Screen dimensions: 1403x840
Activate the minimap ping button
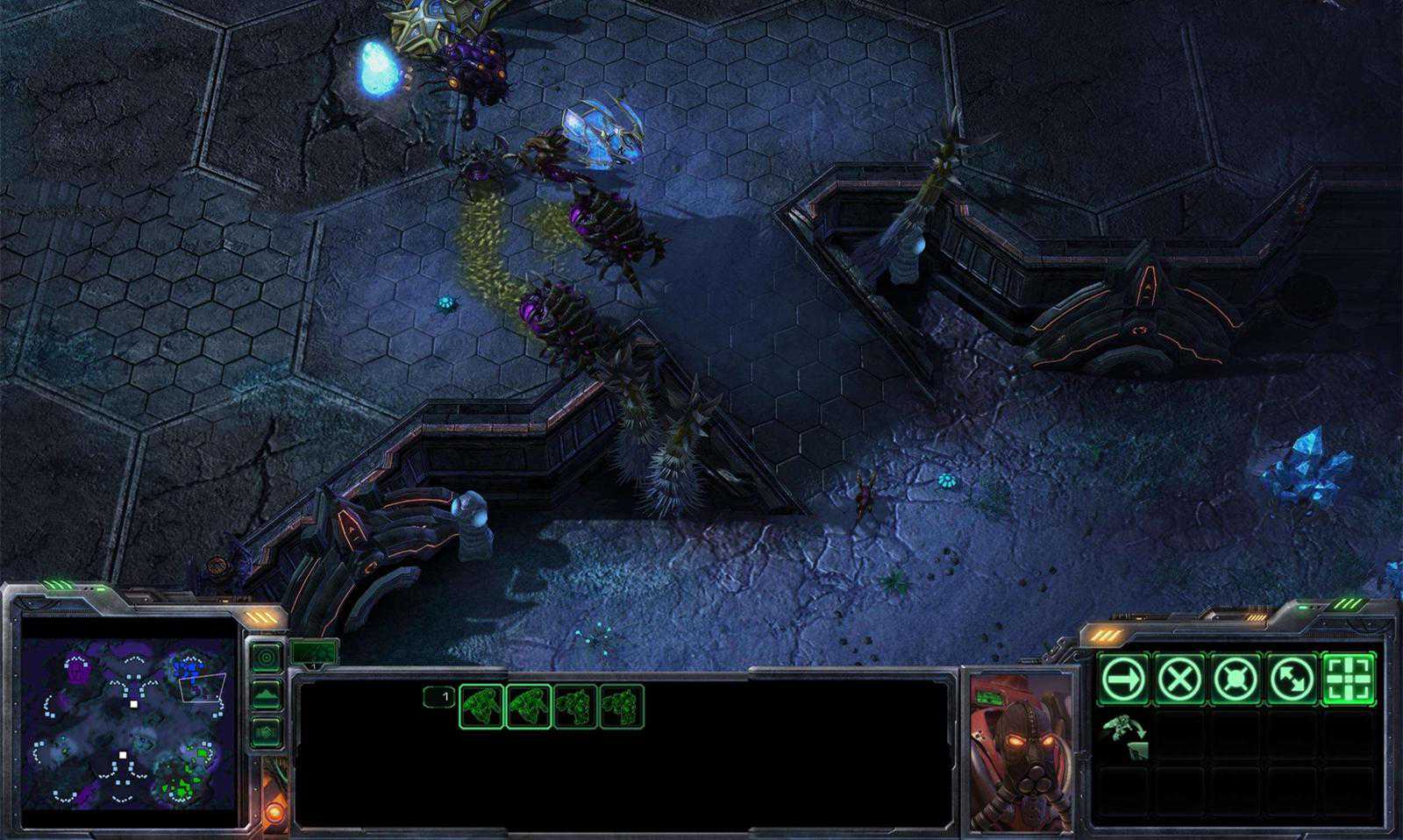pyautogui.click(x=266, y=657)
